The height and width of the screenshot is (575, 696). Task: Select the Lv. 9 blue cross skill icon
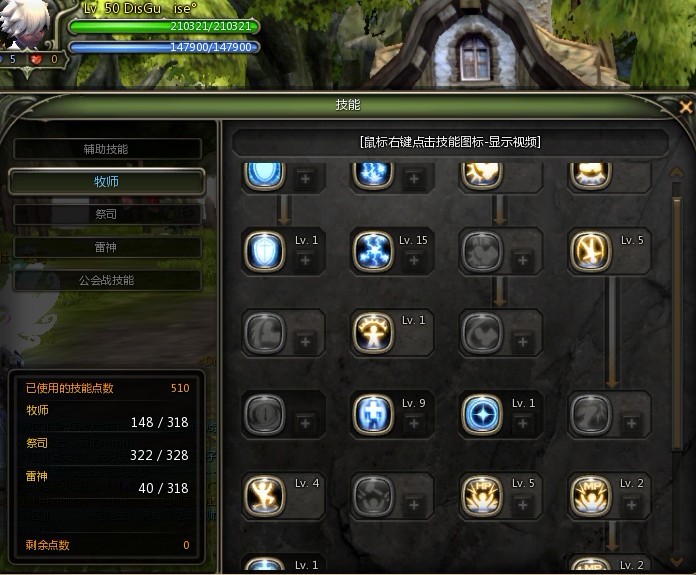pos(372,414)
